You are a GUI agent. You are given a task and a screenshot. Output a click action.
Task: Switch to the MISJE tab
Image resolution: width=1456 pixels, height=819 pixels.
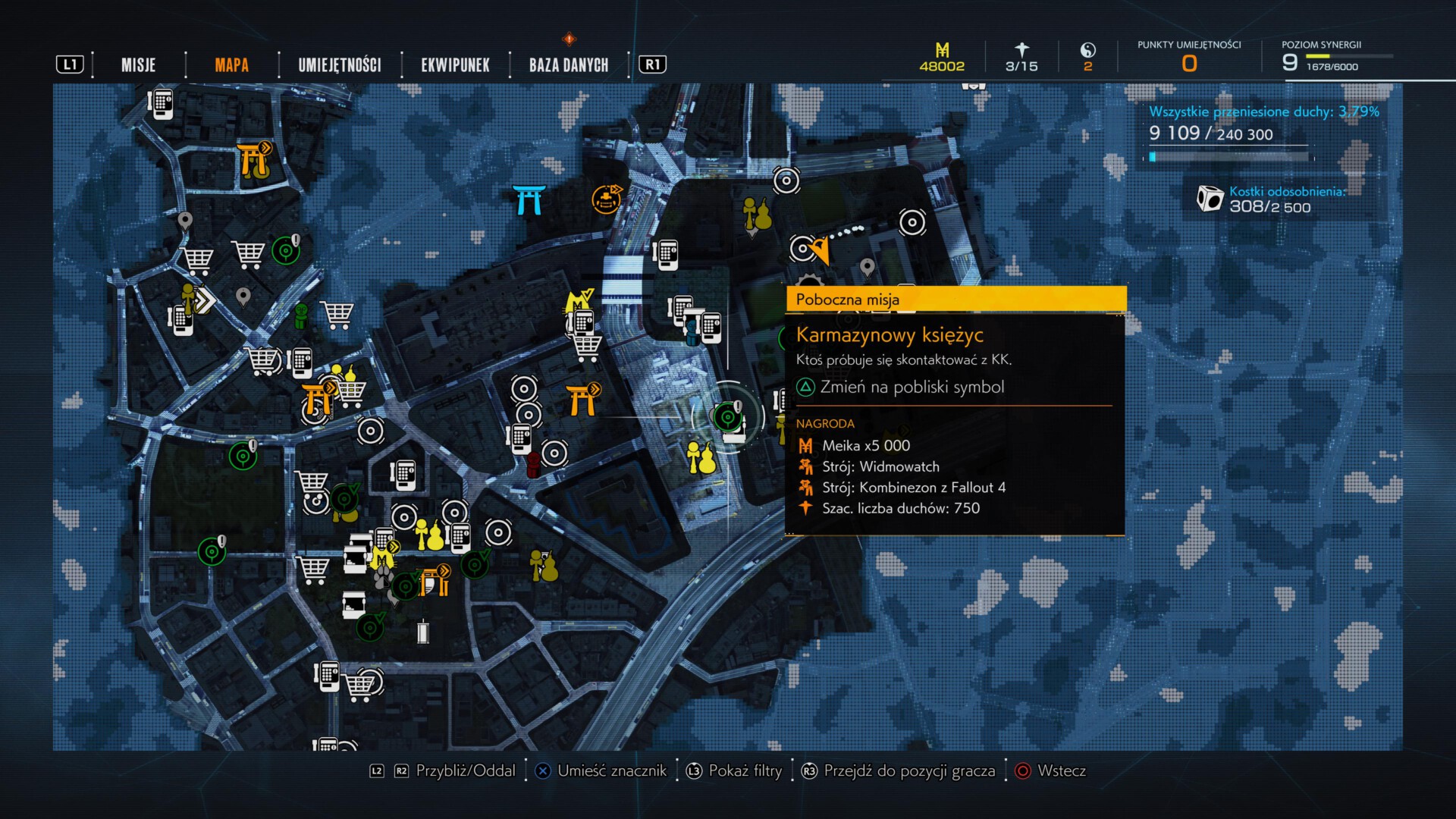coord(138,65)
